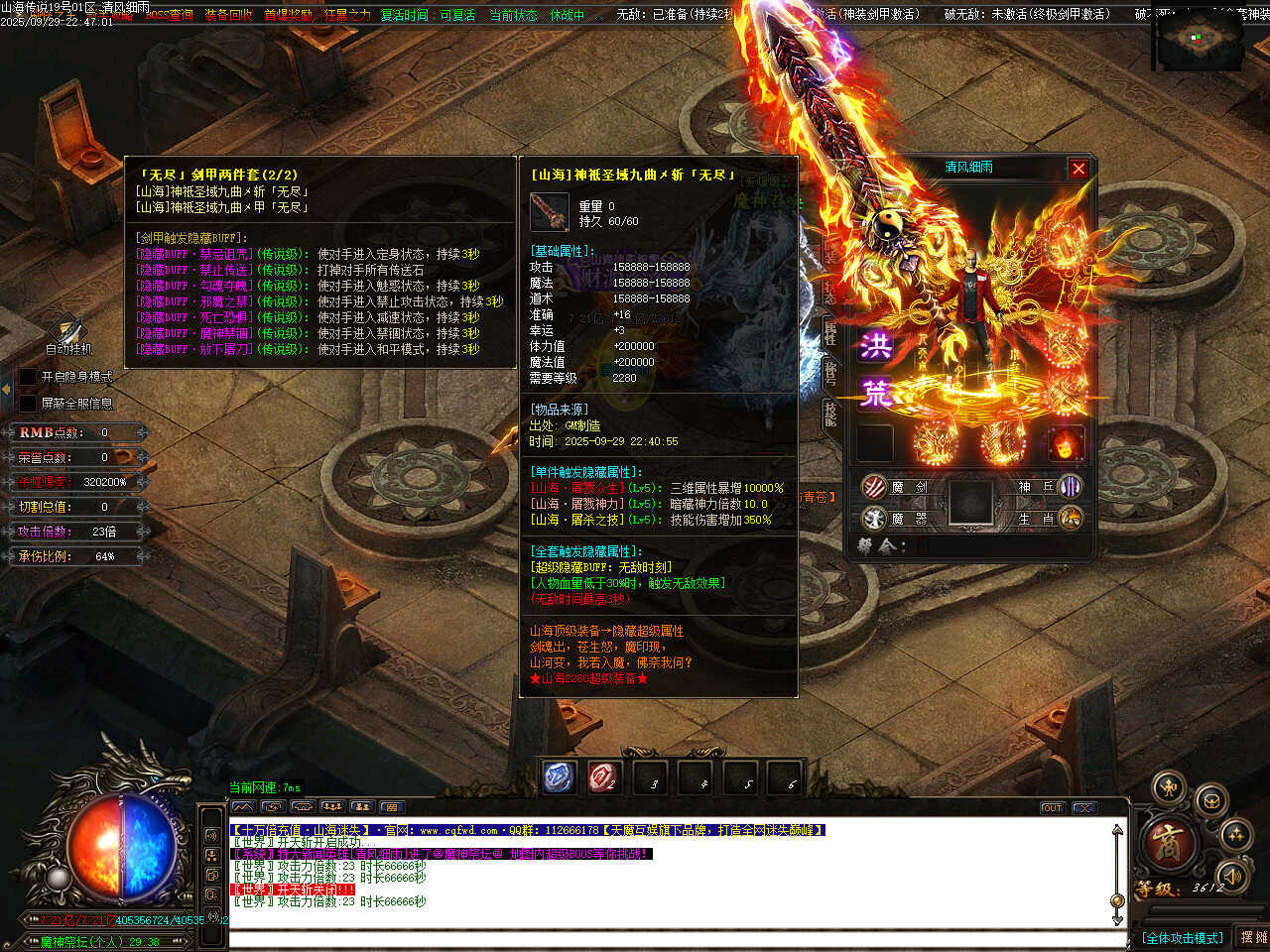Open the 摆摊 stall button
The width and height of the screenshot is (1270, 952).
[x=1253, y=937]
